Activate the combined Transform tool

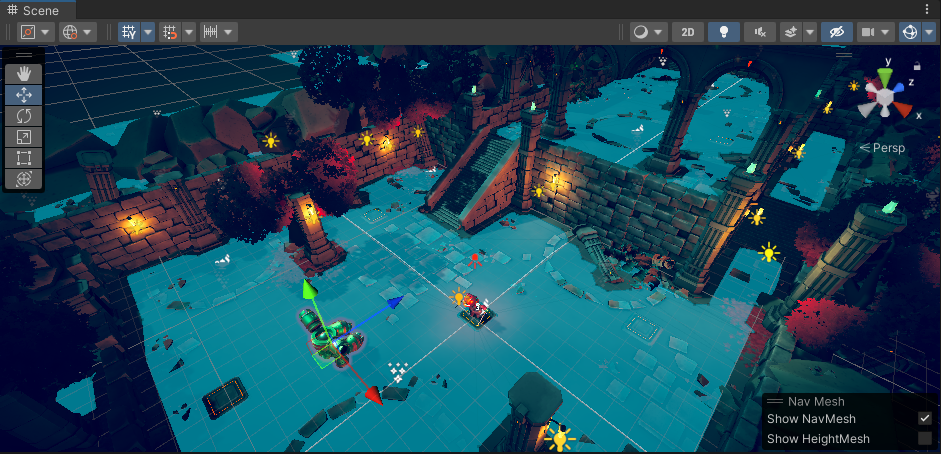[x=24, y=179]
